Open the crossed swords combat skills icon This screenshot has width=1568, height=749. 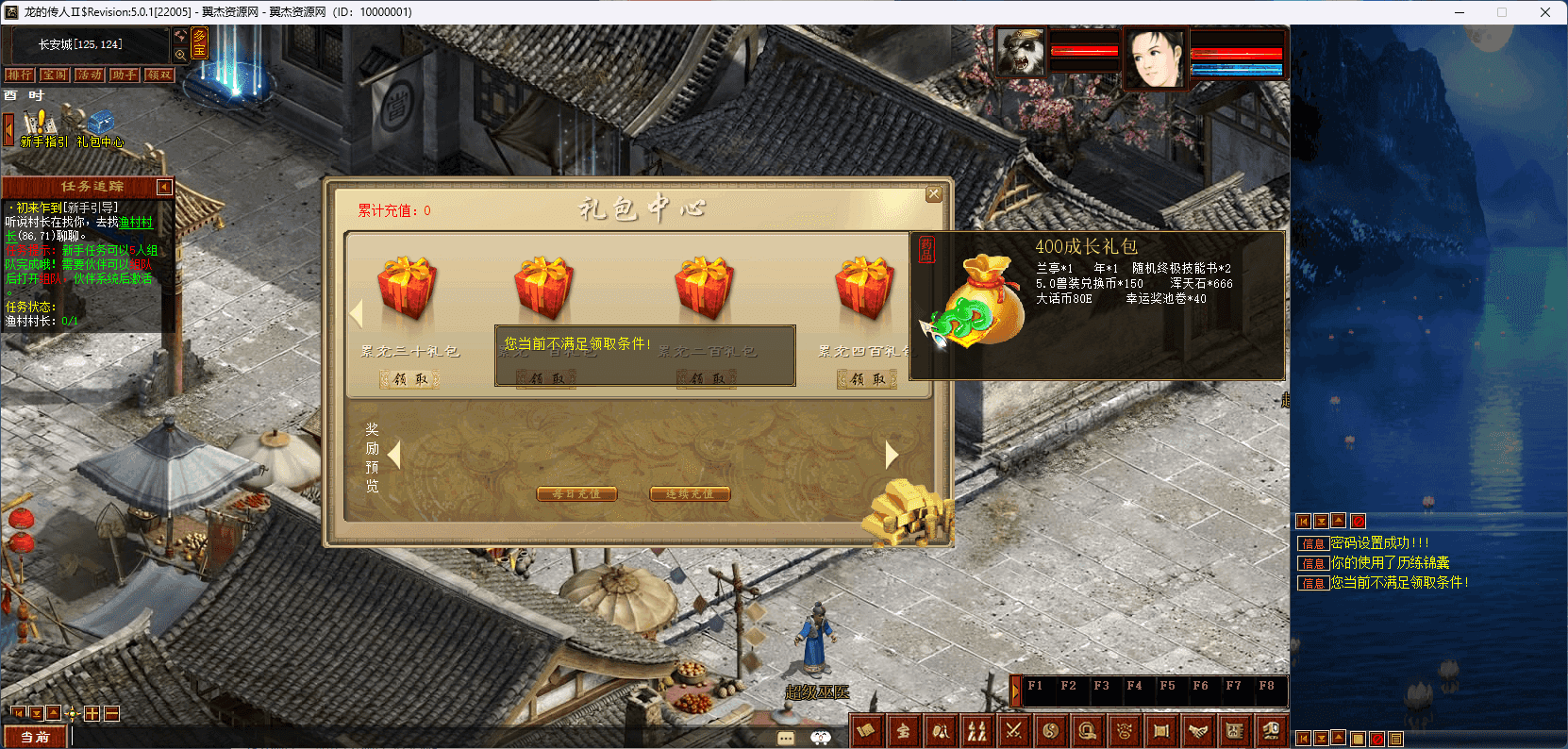(1013, 731)
